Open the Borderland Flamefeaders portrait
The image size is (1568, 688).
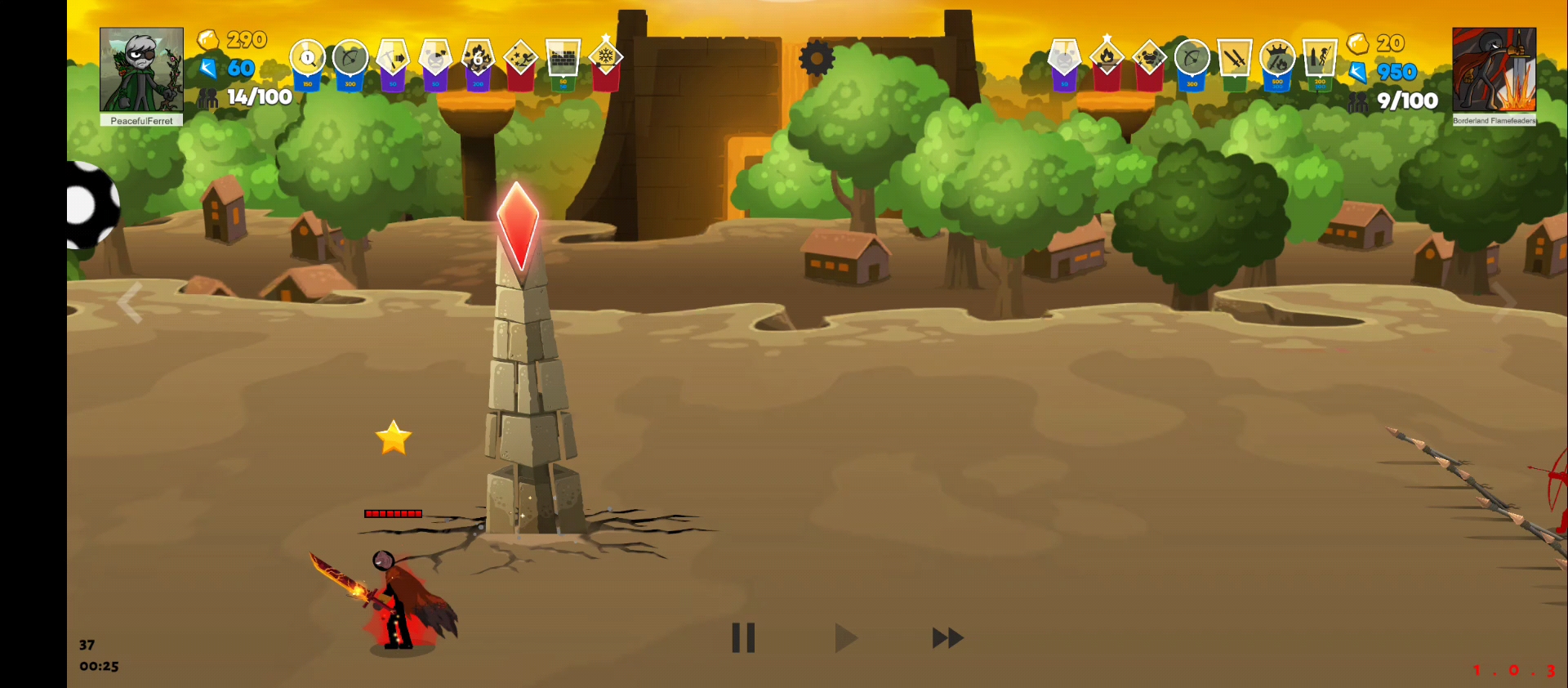coord(1494,70)
